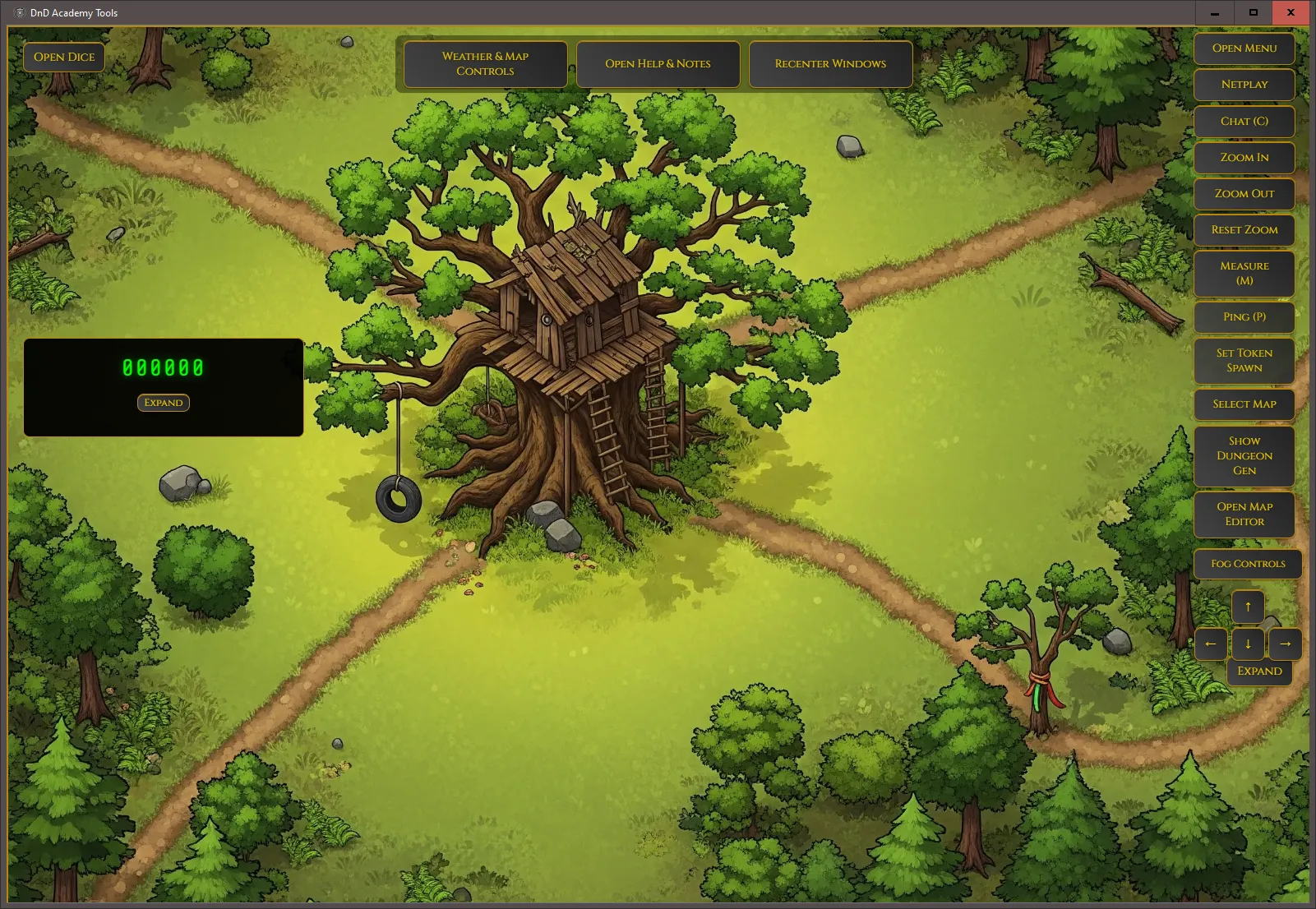Activate the Measure tool
The width and height of the screenshot is (1316, 909).
1244,274
